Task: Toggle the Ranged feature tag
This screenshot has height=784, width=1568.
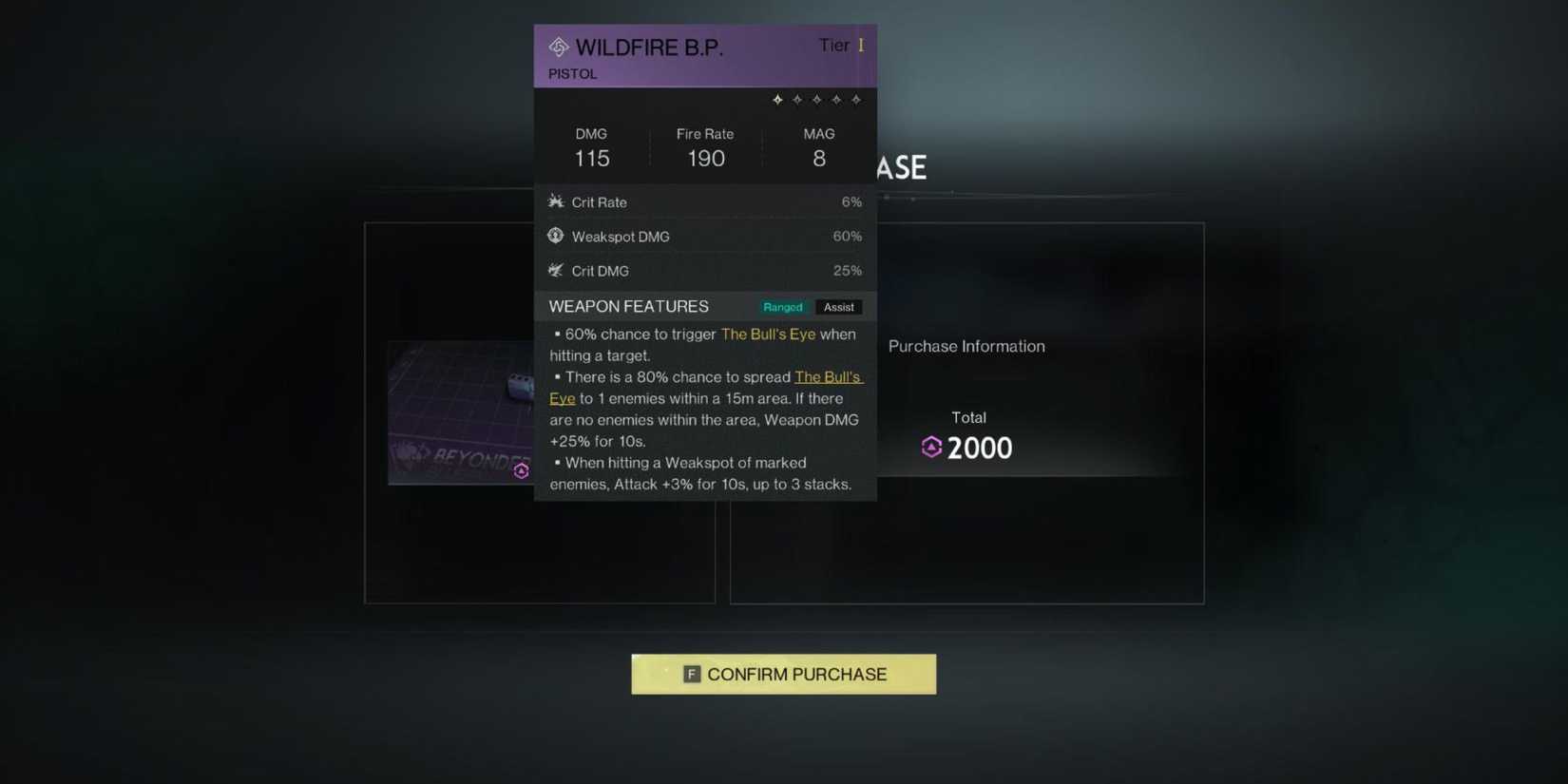Action: tap(782, 307)
